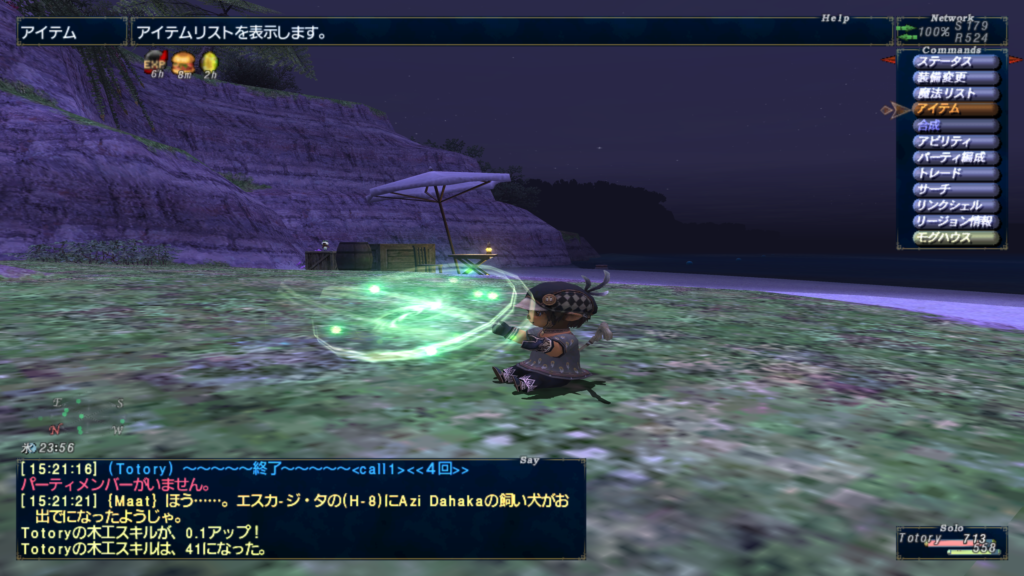Choose パーティ編成 party formation

point(955,157)
